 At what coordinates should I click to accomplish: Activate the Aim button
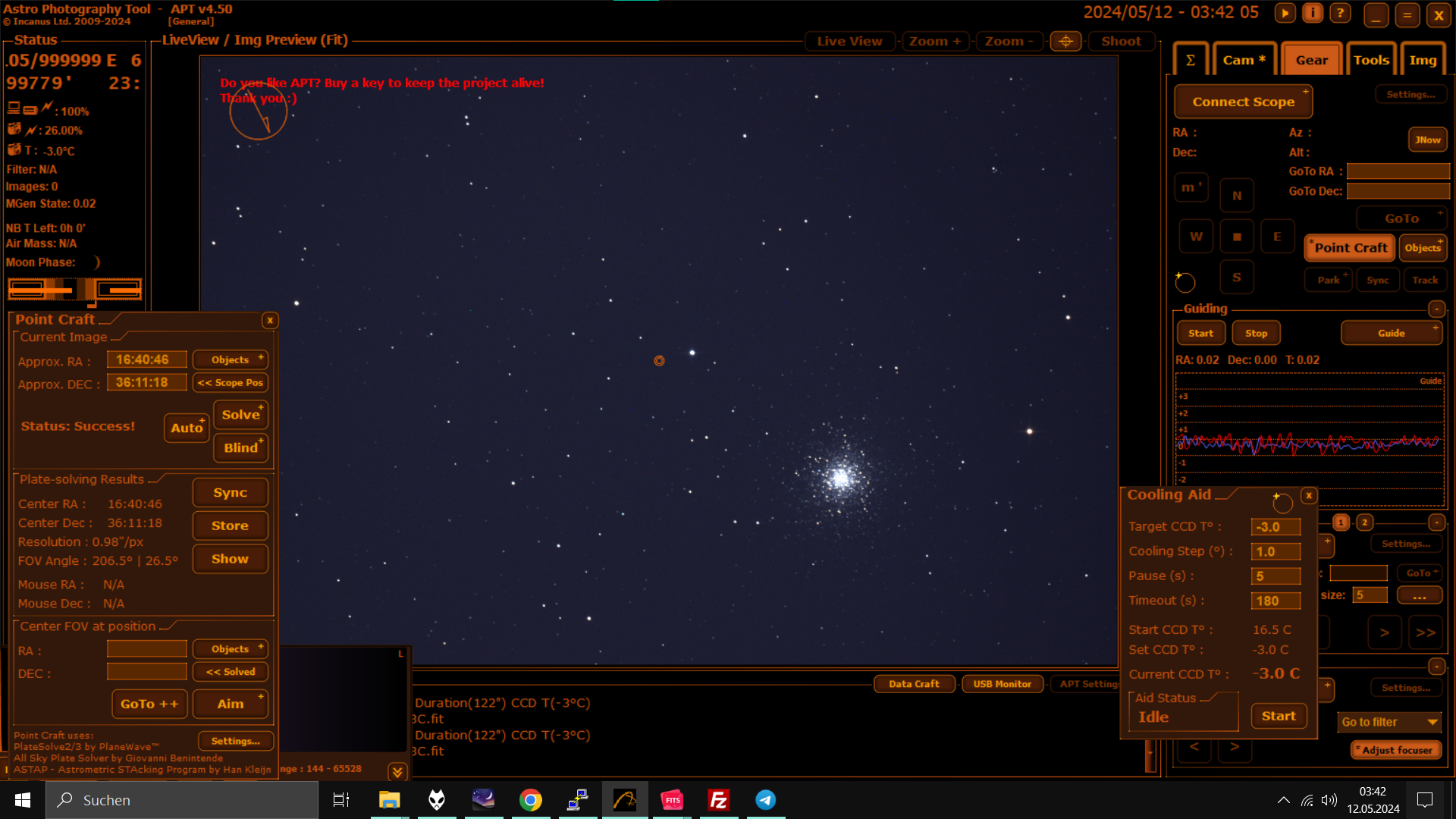(231, 704)
